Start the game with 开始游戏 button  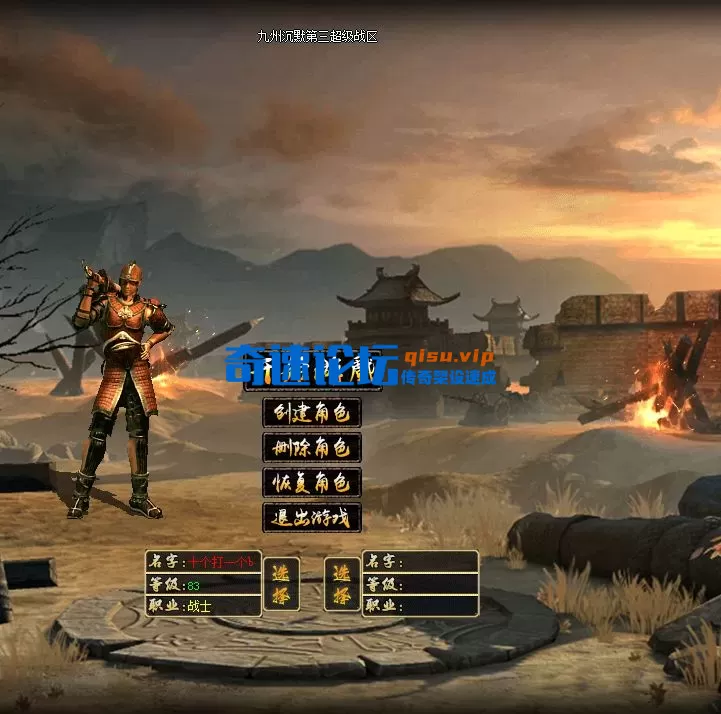tap(311, 377)
